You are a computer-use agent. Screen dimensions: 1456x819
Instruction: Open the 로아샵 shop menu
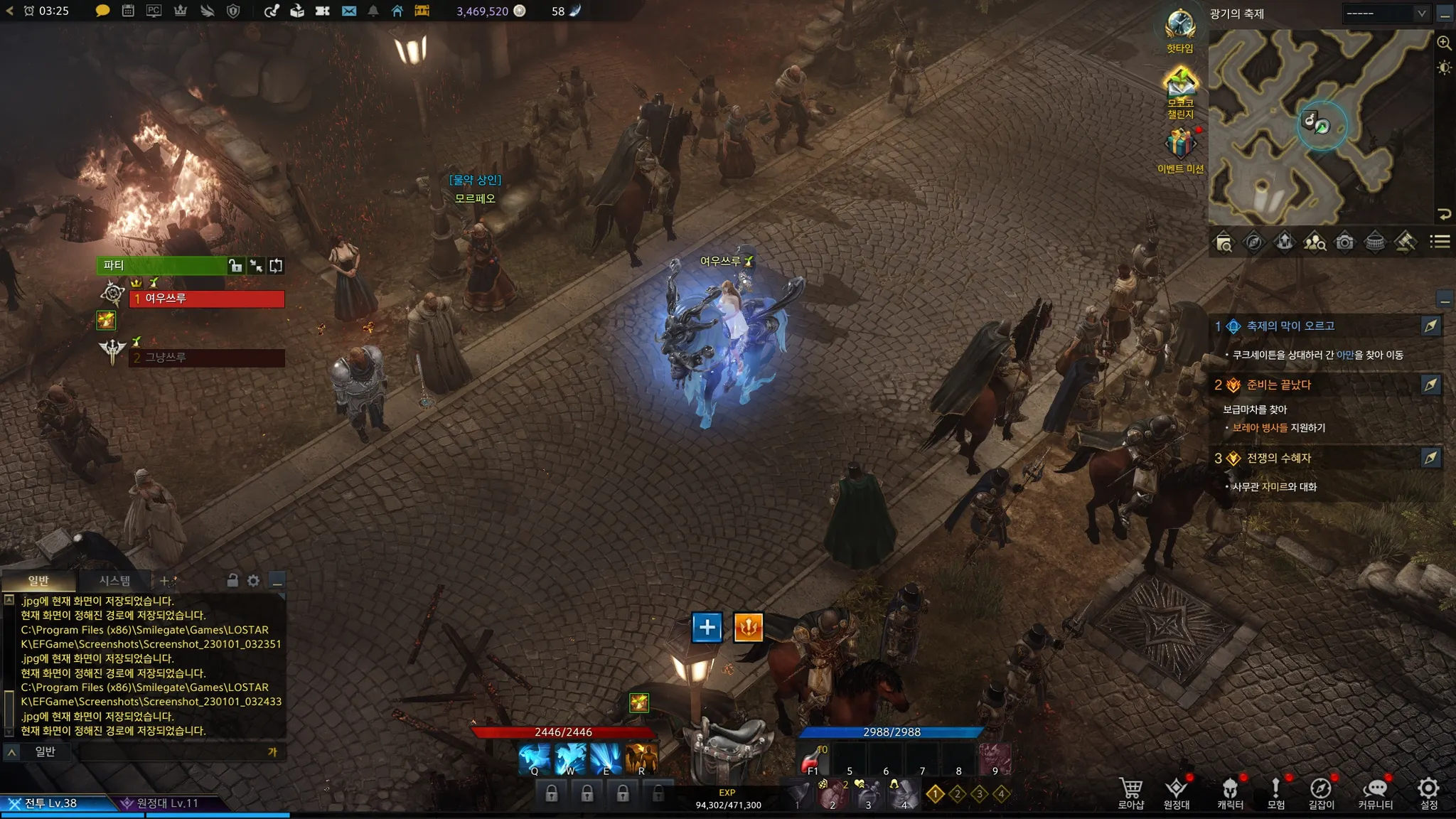1130,792
